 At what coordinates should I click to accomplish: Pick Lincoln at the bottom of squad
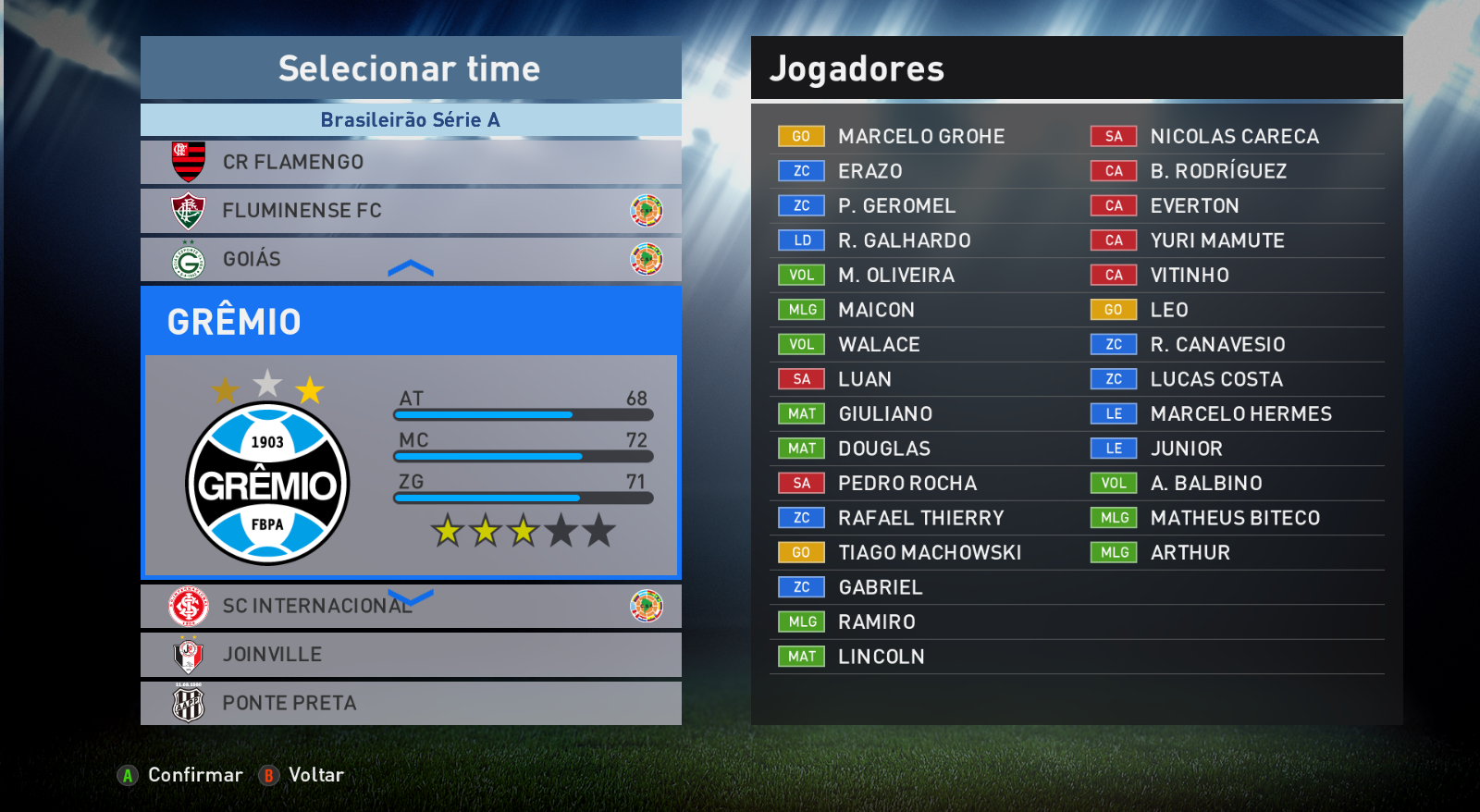(x=881, y=657)
